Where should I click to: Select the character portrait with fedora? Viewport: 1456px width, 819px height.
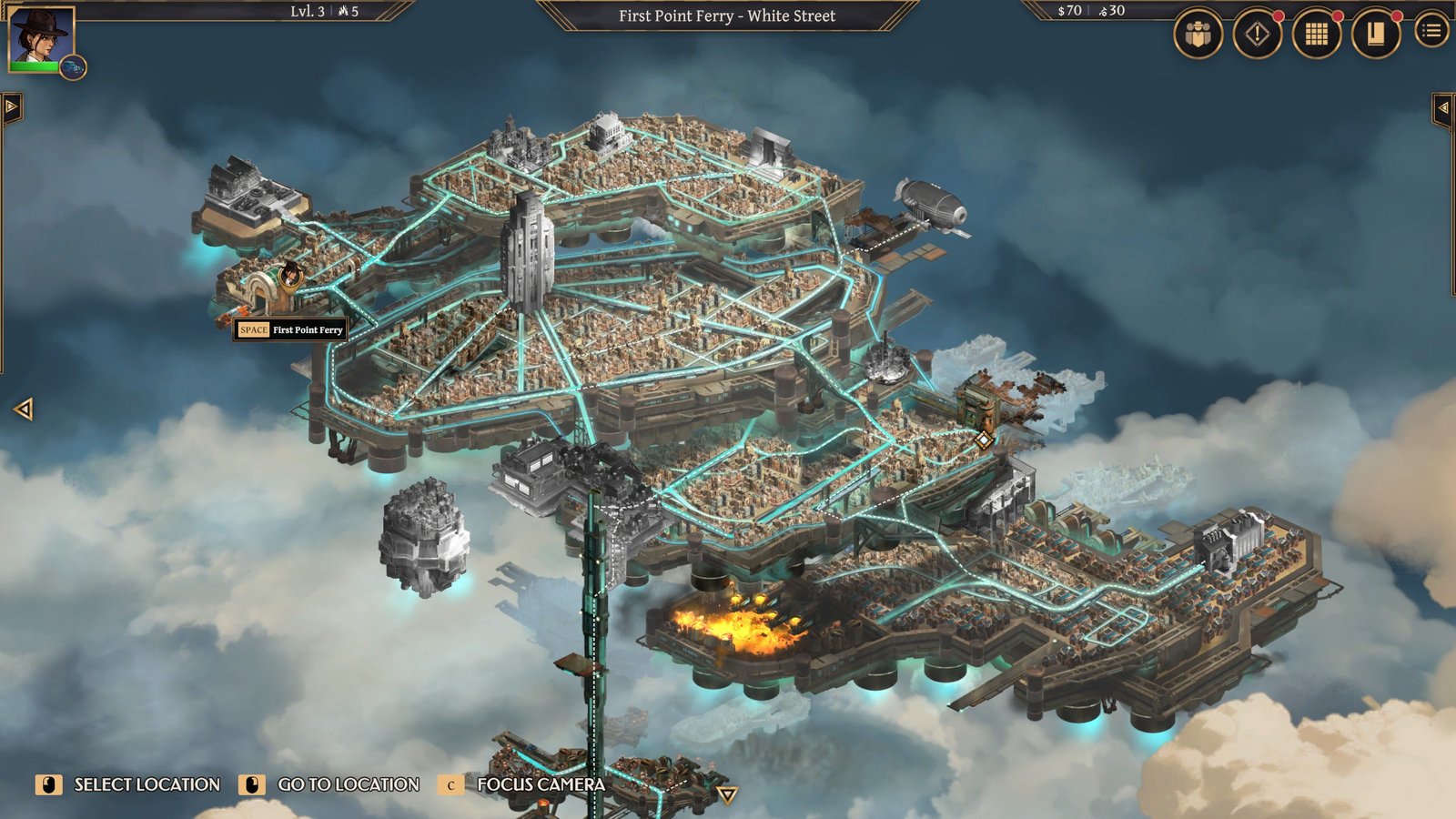[x=40, y=36]
